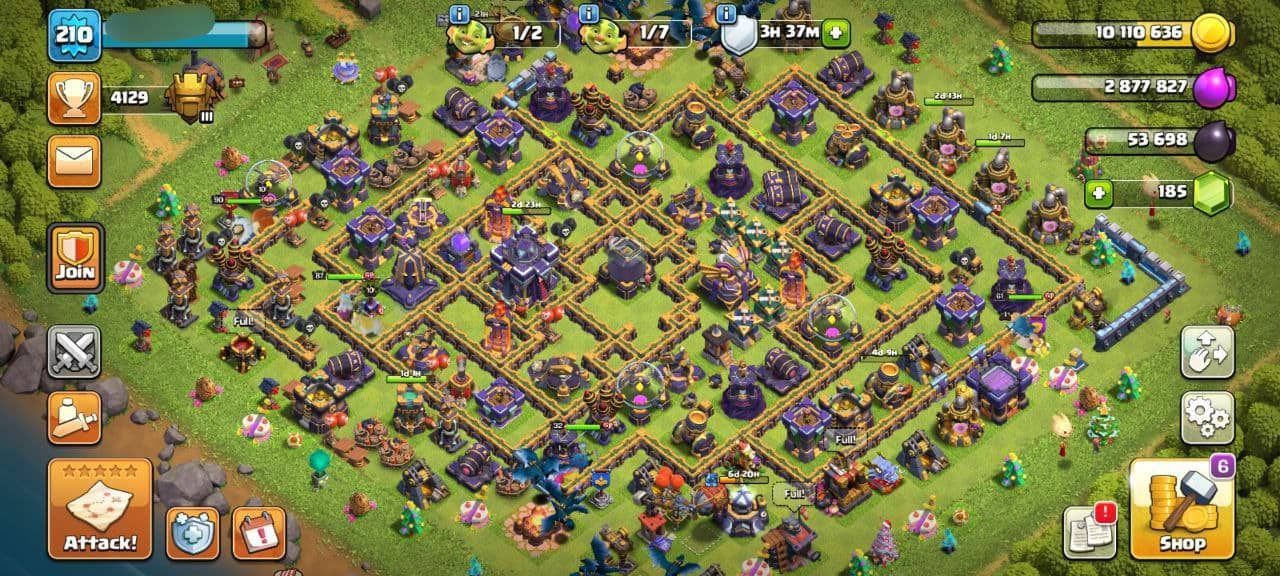Open the mail envelope inbox
The height and width of the screenshot is (576, 1280).
[x=74, y=160]
